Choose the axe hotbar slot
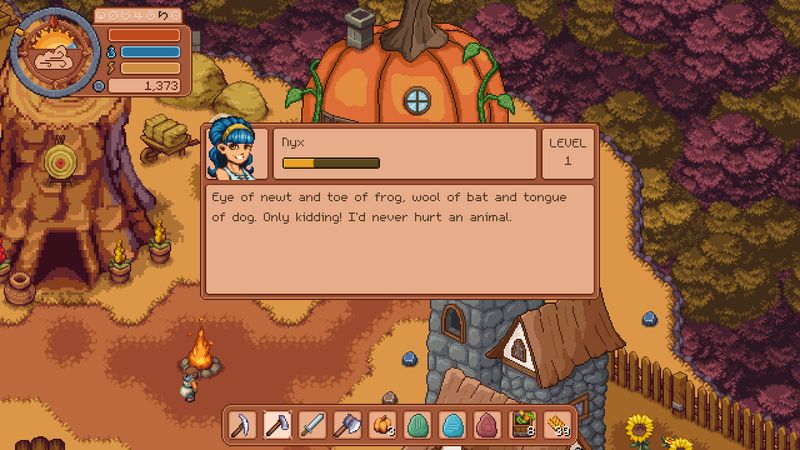Screen dimensions: 800x450 [348, 425]
